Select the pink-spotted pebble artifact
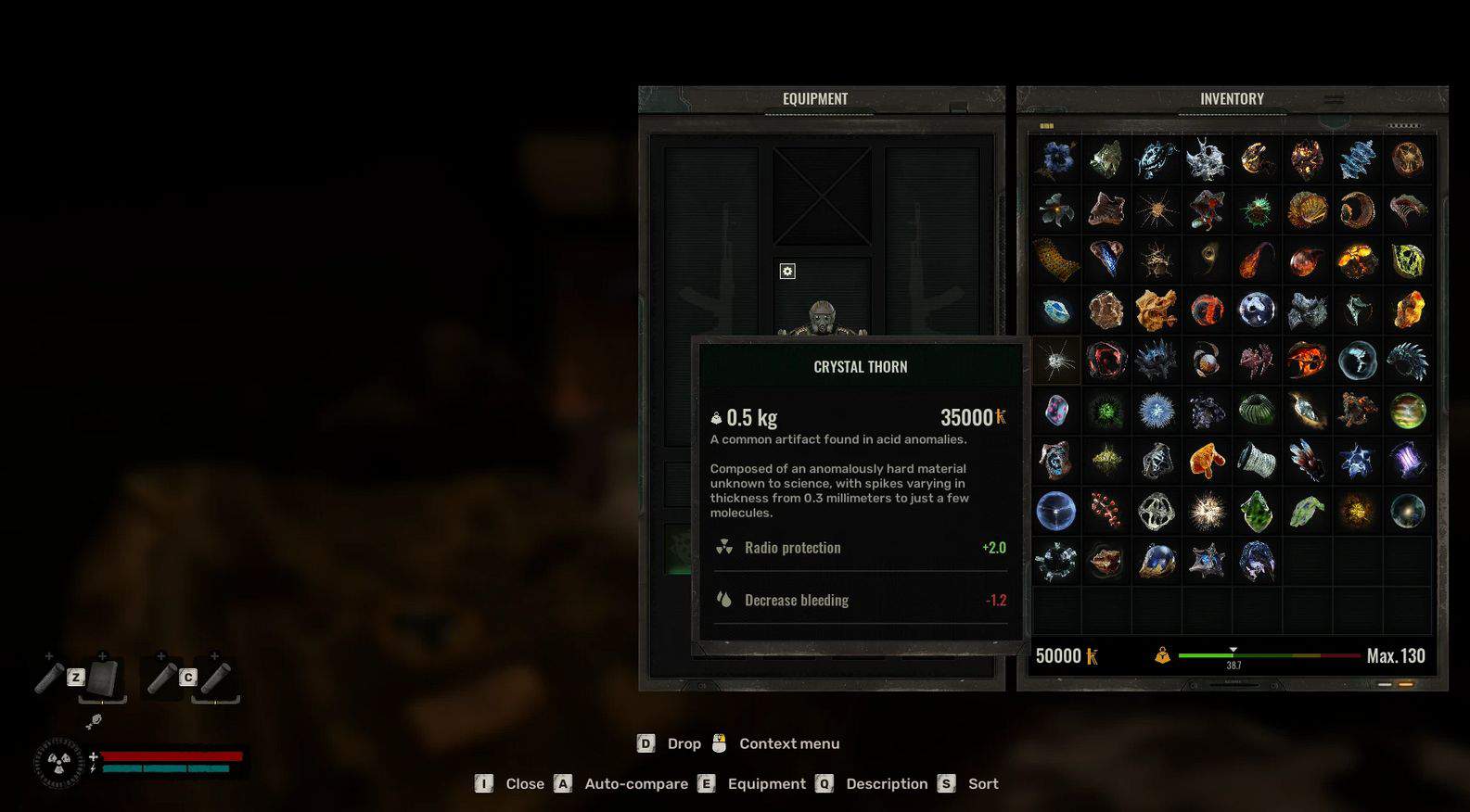The image size is (1470, 812). tap(1056, 411)
